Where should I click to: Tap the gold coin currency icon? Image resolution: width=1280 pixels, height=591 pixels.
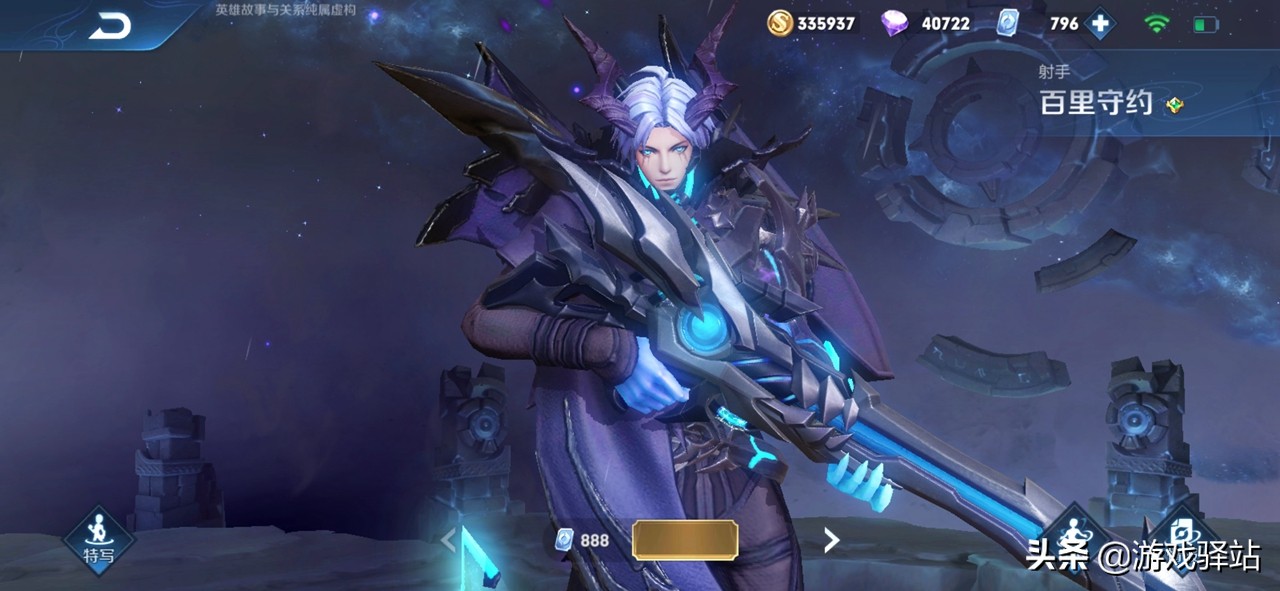(x=780, y=23)
